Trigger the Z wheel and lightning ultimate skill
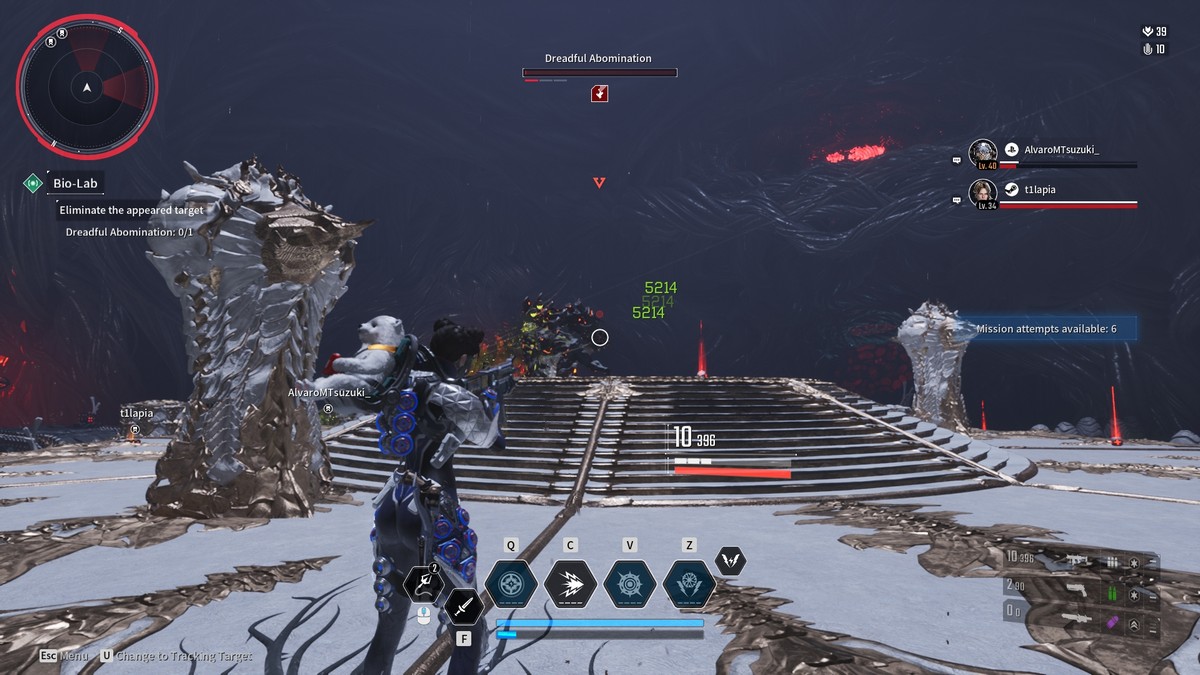 pyautogui.click(x=689, y=583)
